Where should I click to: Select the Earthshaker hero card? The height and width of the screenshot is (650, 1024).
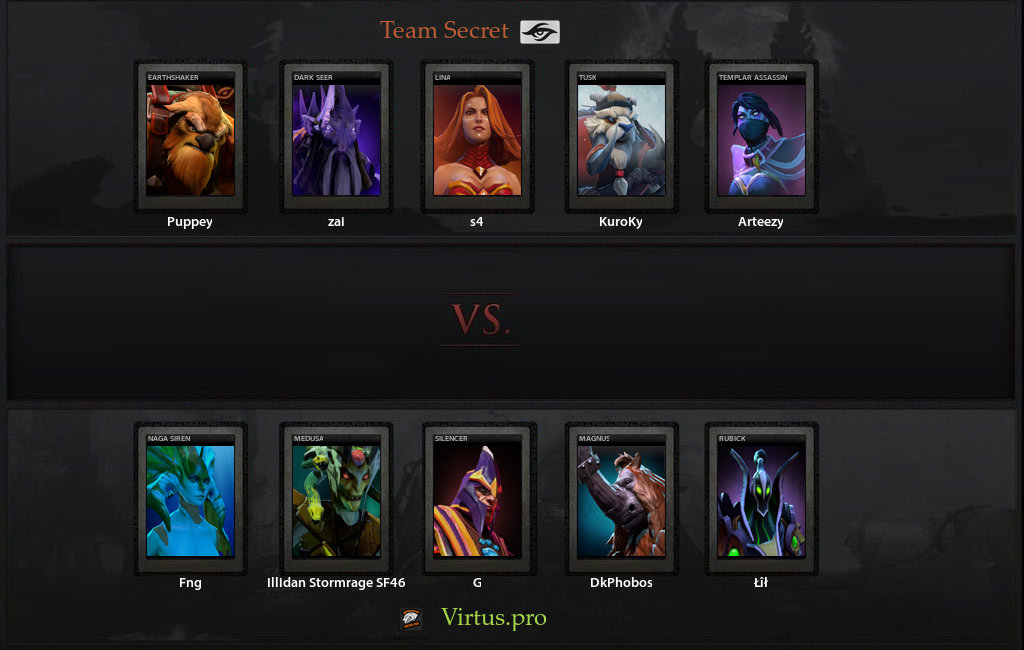190,137
